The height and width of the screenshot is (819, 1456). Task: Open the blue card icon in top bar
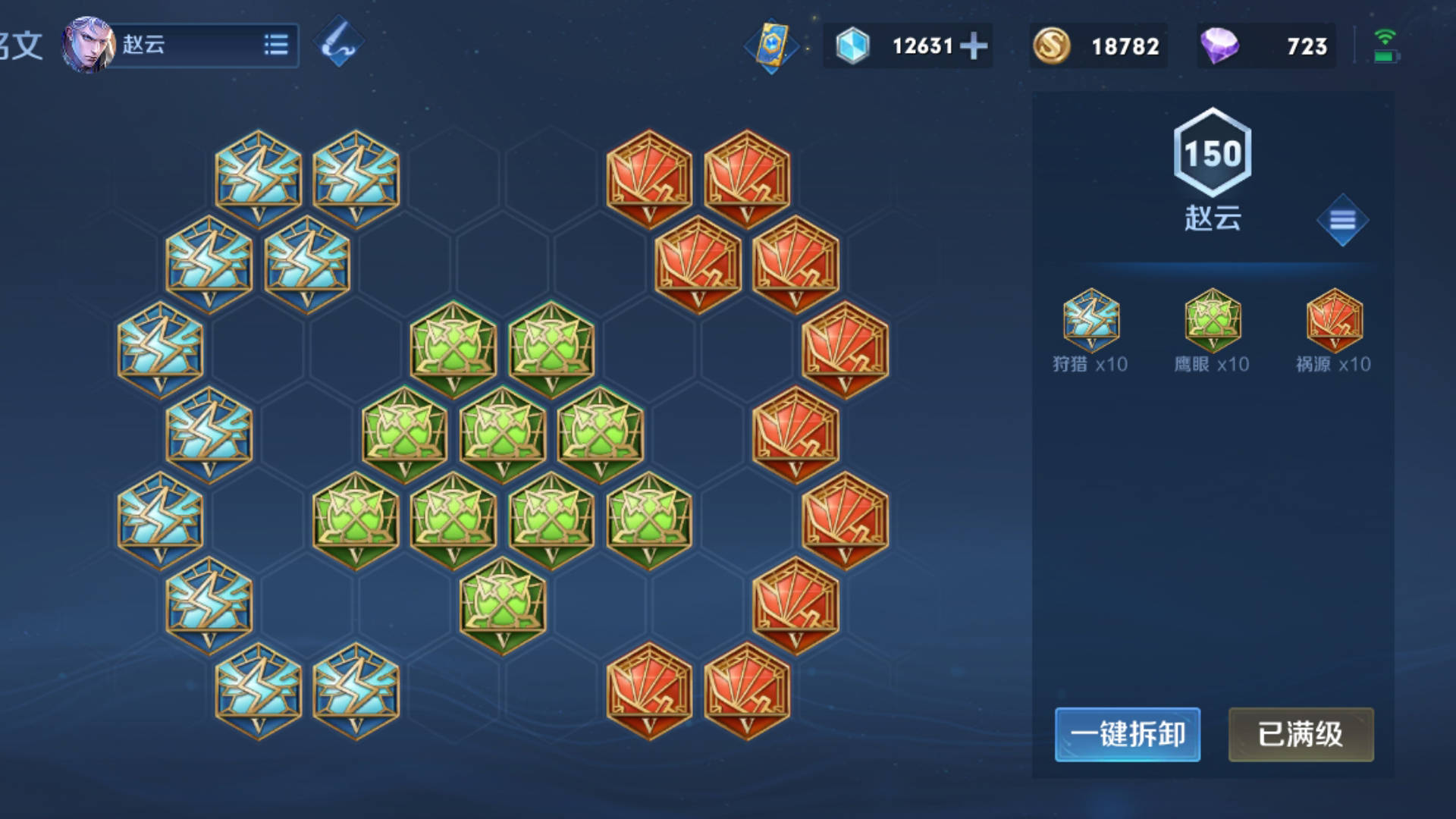pos(771,45)
